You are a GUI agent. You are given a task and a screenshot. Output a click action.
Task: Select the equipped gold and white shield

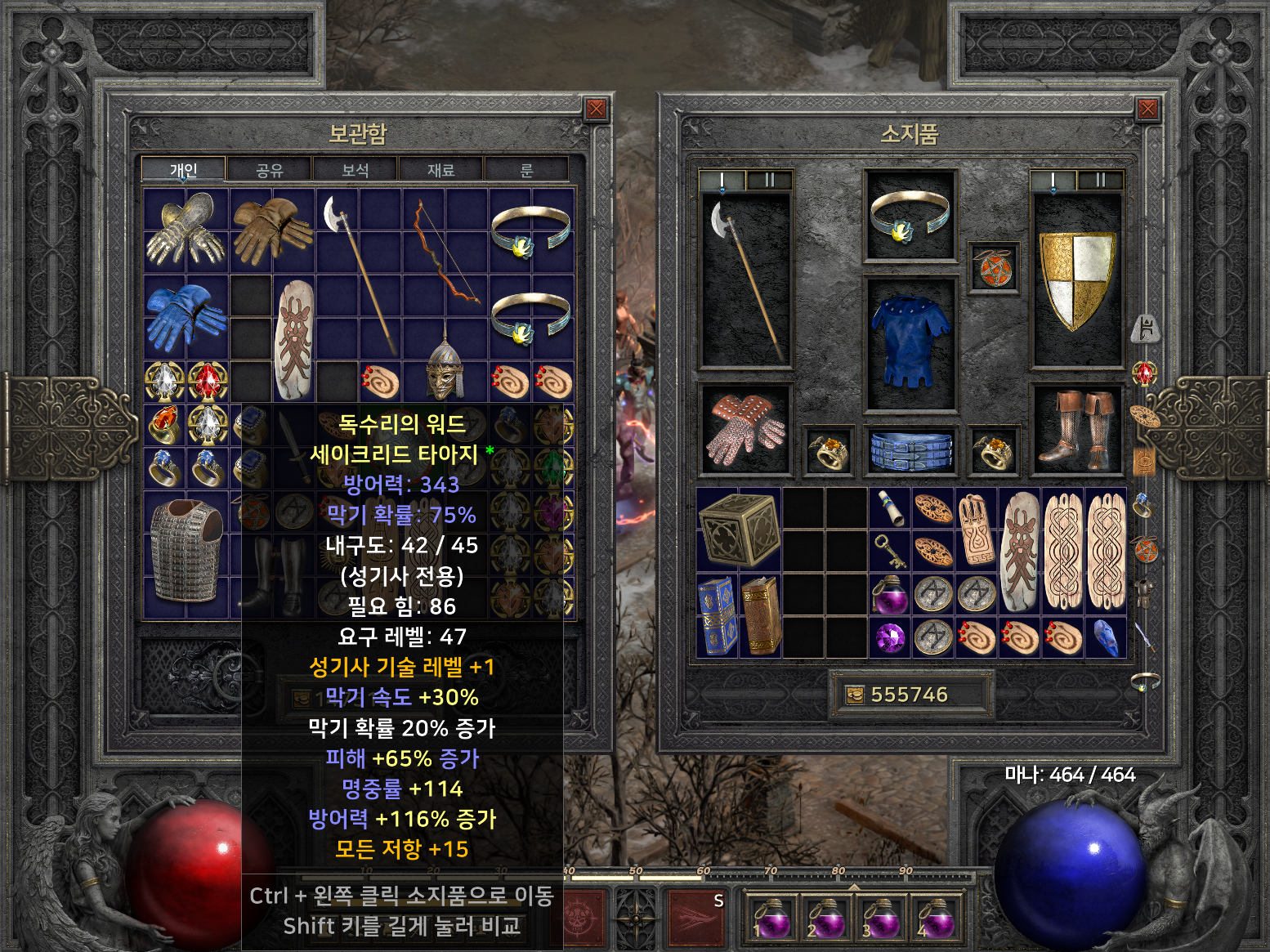[x=1076, y=279]
